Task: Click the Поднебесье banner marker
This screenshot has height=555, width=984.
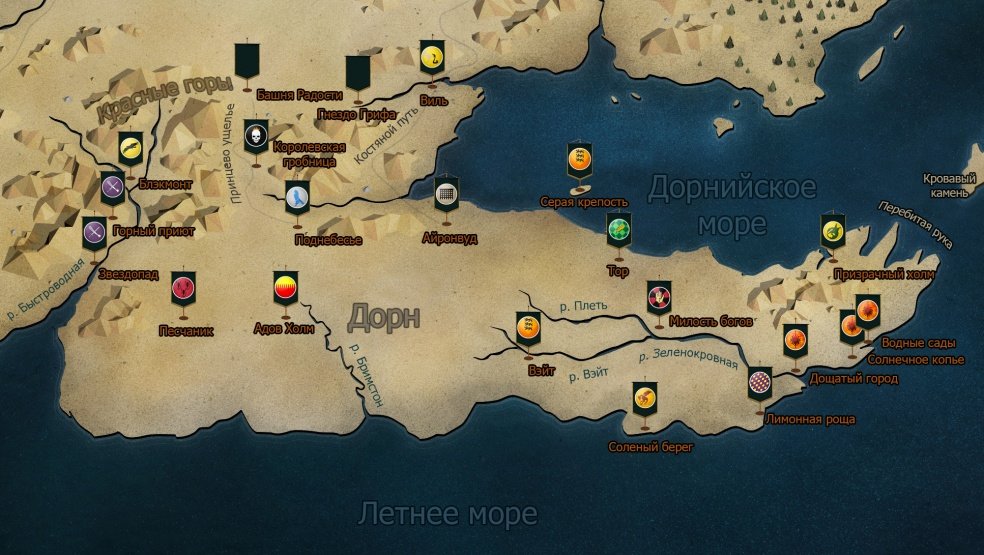Action: (297, 197)
